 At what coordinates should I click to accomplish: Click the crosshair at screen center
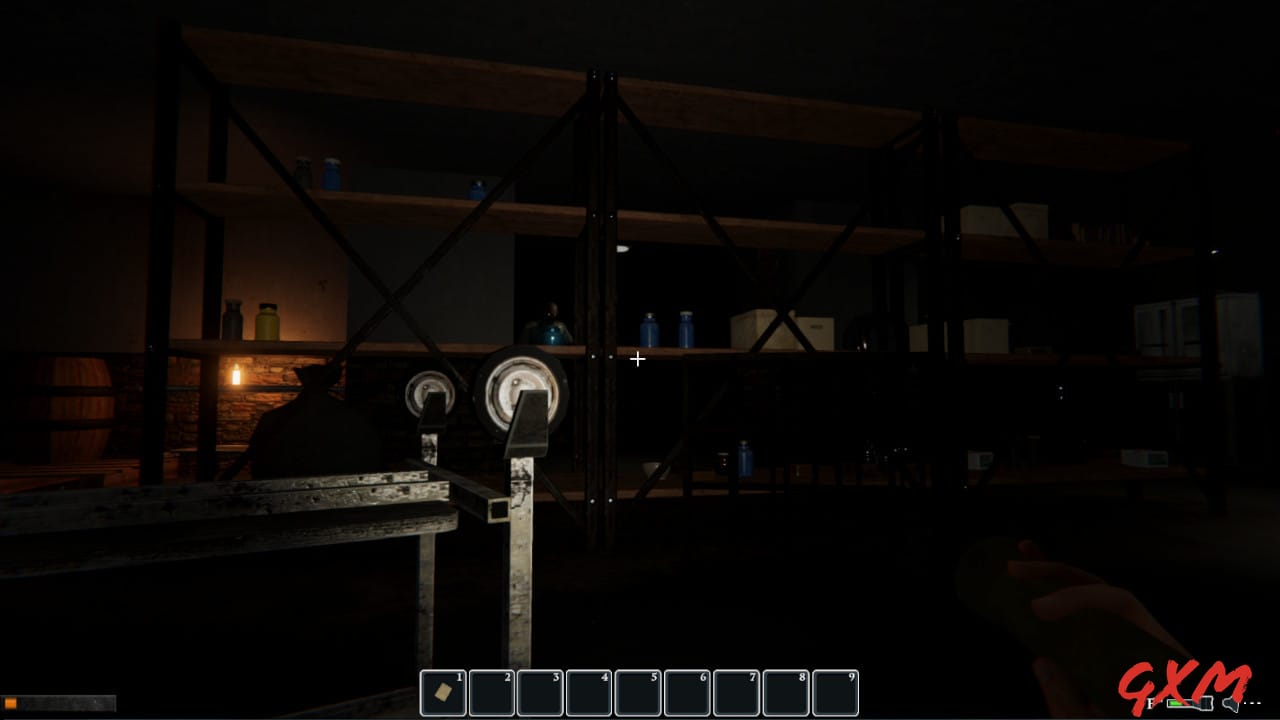click(x=638, y=359)
